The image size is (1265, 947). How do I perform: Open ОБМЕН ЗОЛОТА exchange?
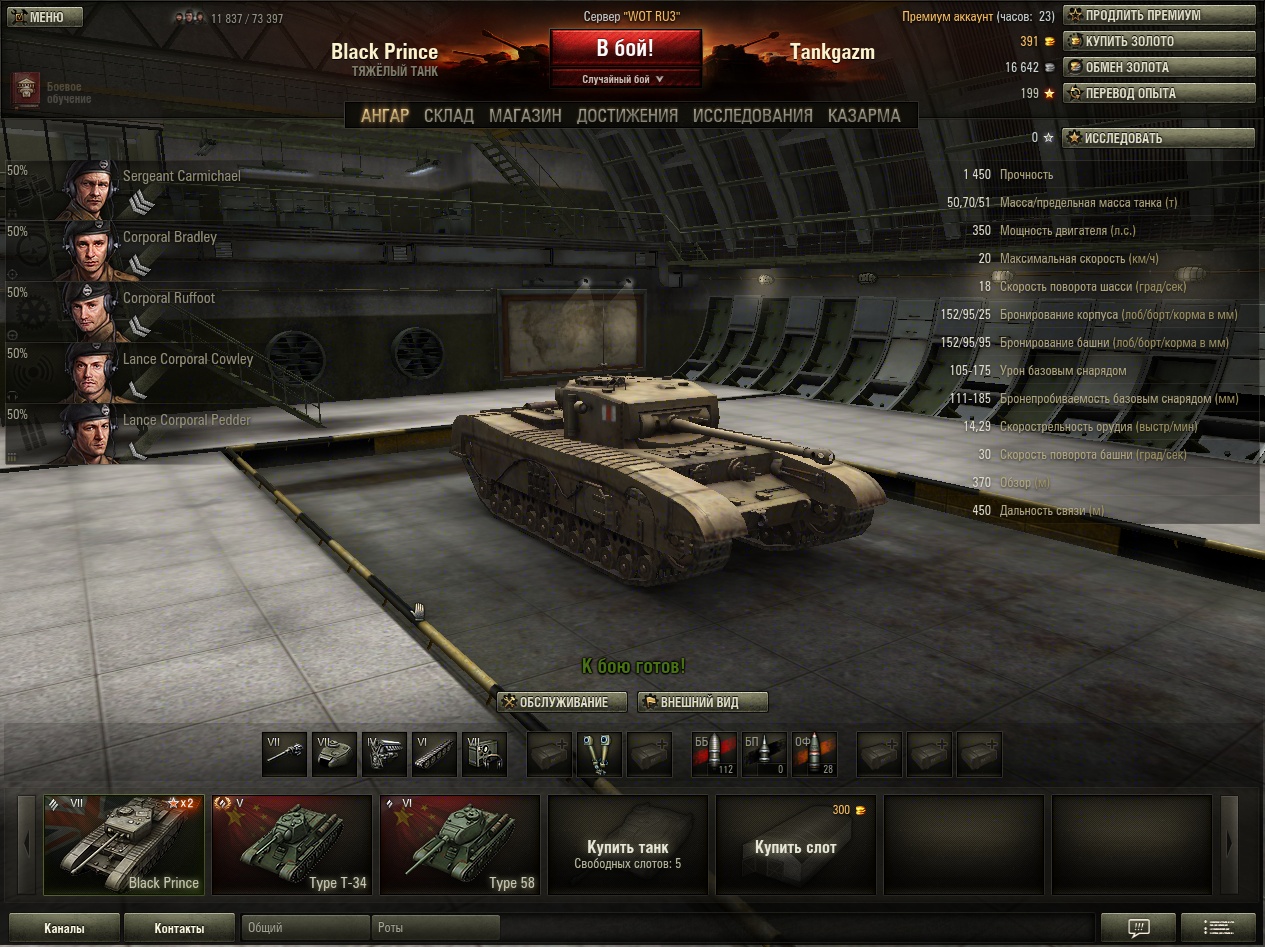(x=1158, y=68)
